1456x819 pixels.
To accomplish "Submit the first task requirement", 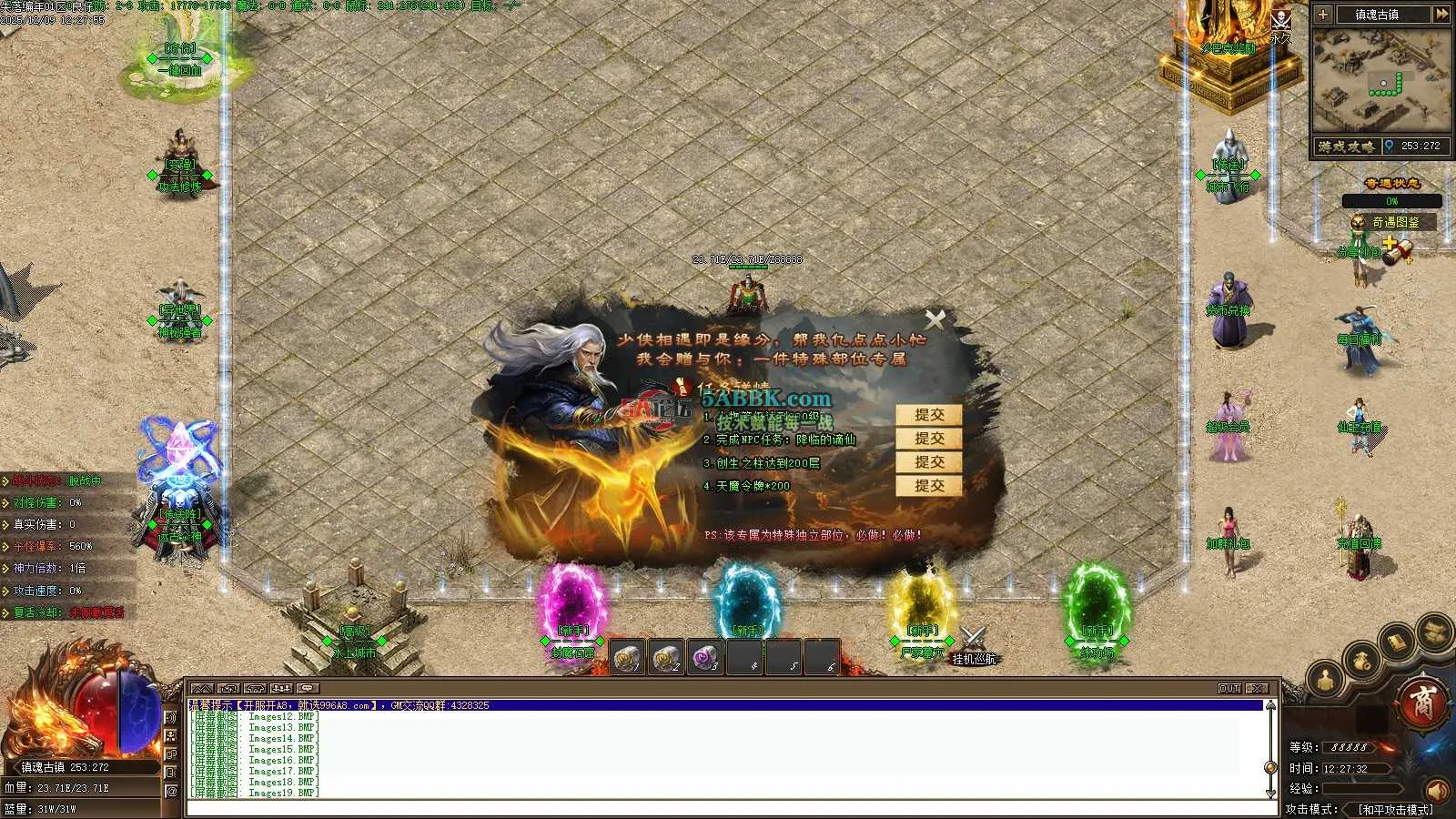I will pos(928,415).
